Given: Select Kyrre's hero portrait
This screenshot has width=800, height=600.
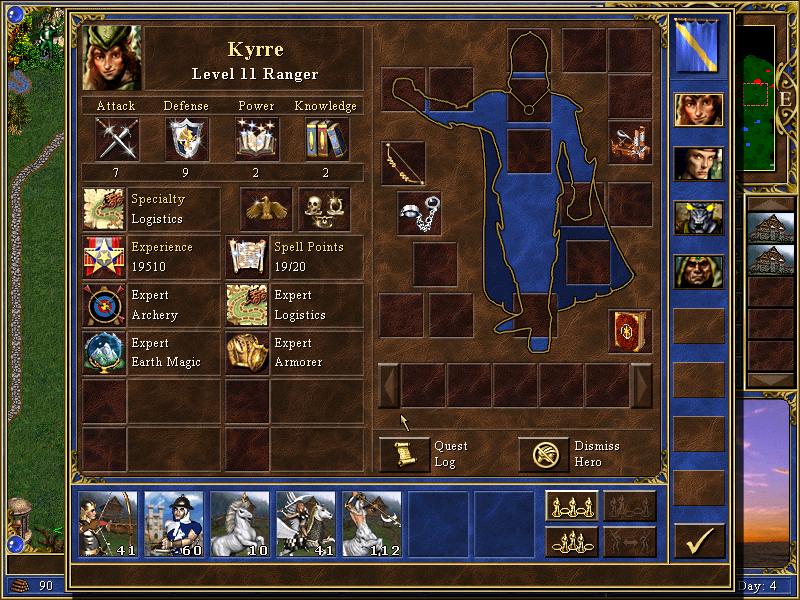Looking at the screenshot, I should pos(111,58).
